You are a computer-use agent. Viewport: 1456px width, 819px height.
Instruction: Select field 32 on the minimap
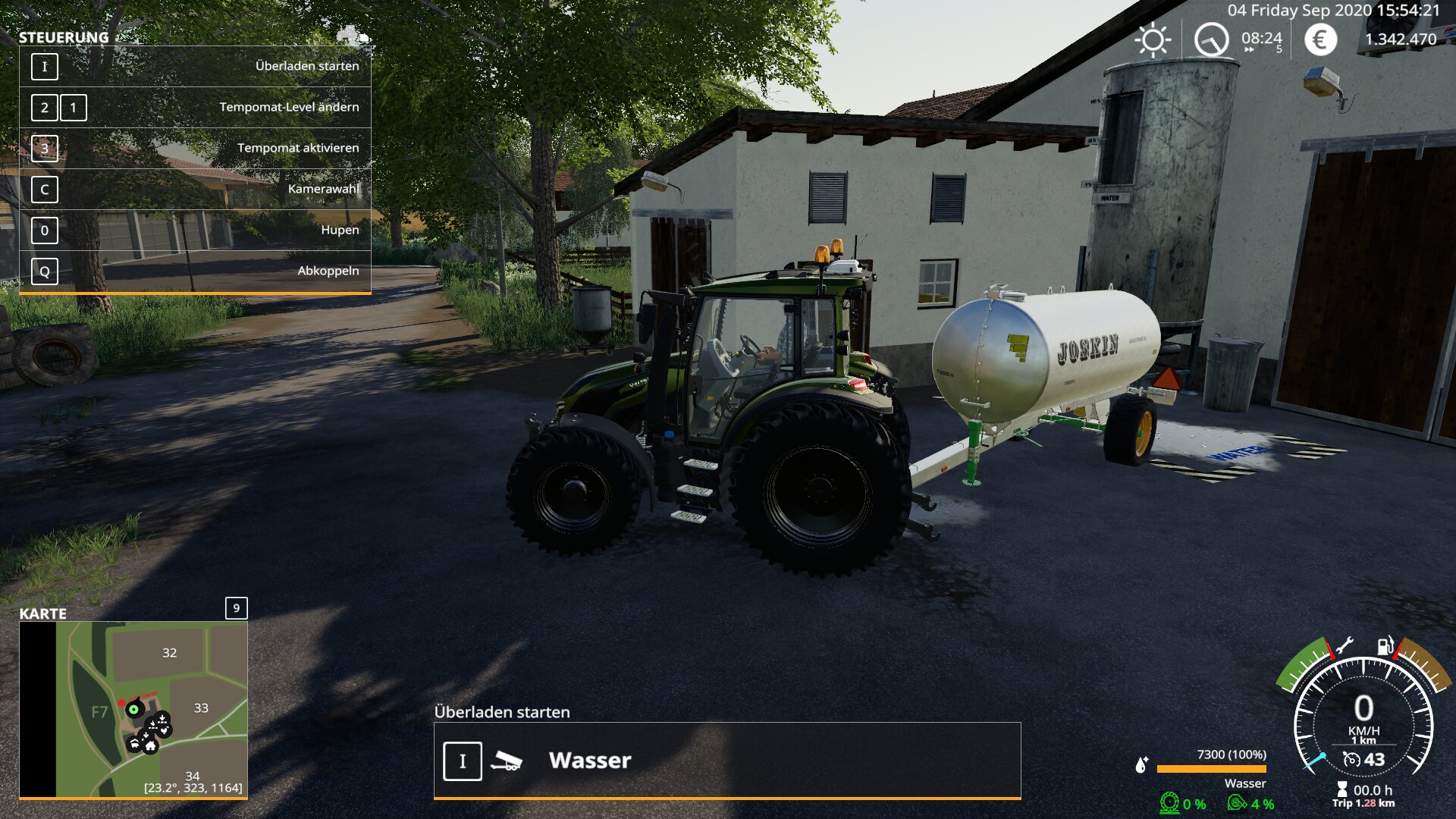tap(169, 653)
